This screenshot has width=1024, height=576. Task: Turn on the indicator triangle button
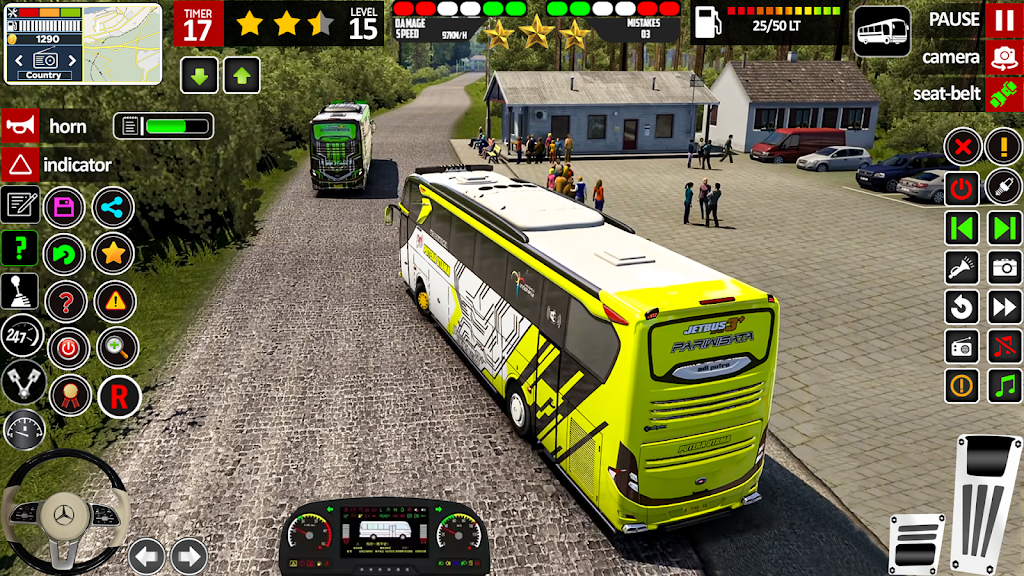click(x=20, y=164)
